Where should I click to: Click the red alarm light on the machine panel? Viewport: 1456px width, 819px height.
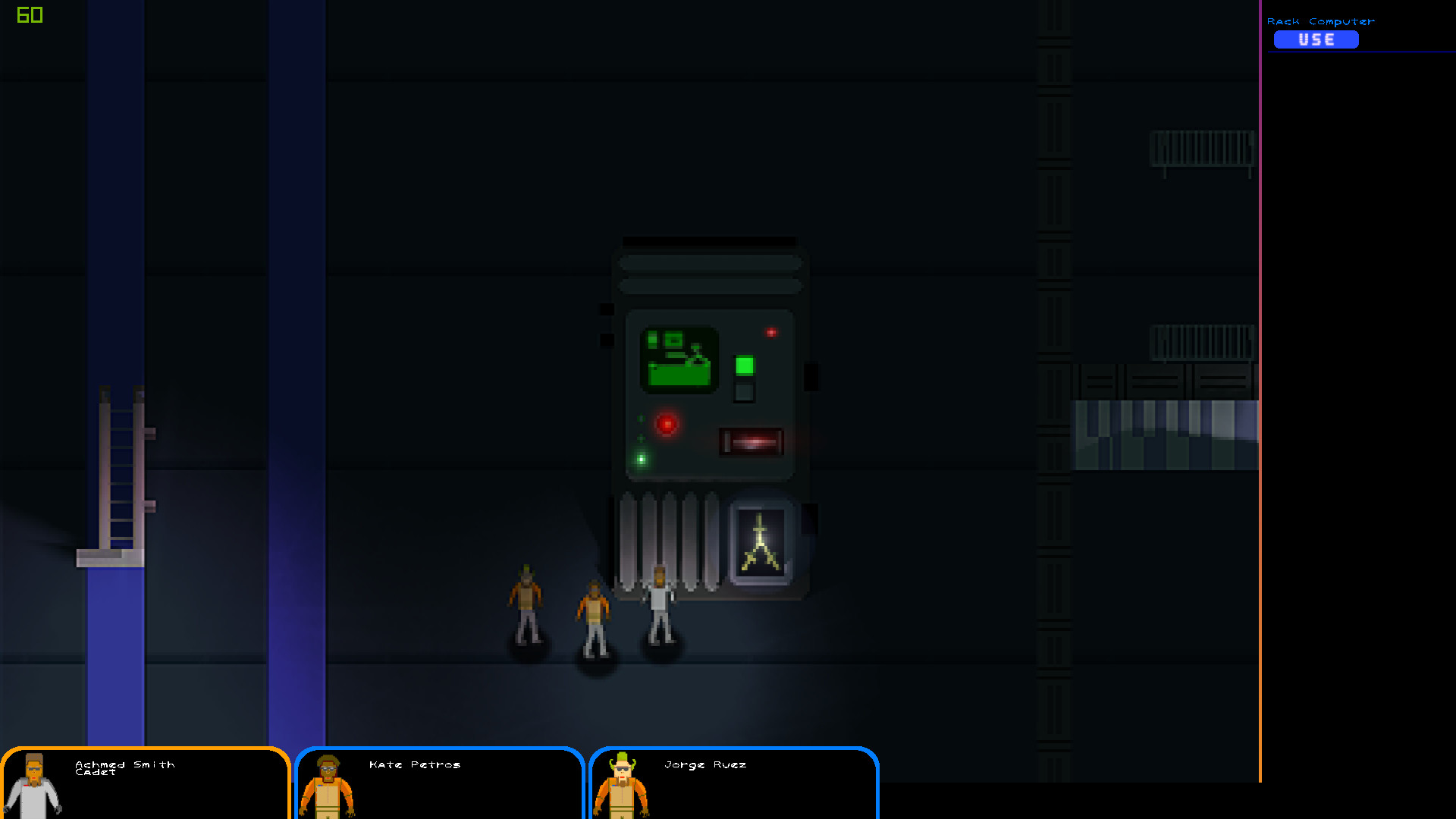point(666,425)
